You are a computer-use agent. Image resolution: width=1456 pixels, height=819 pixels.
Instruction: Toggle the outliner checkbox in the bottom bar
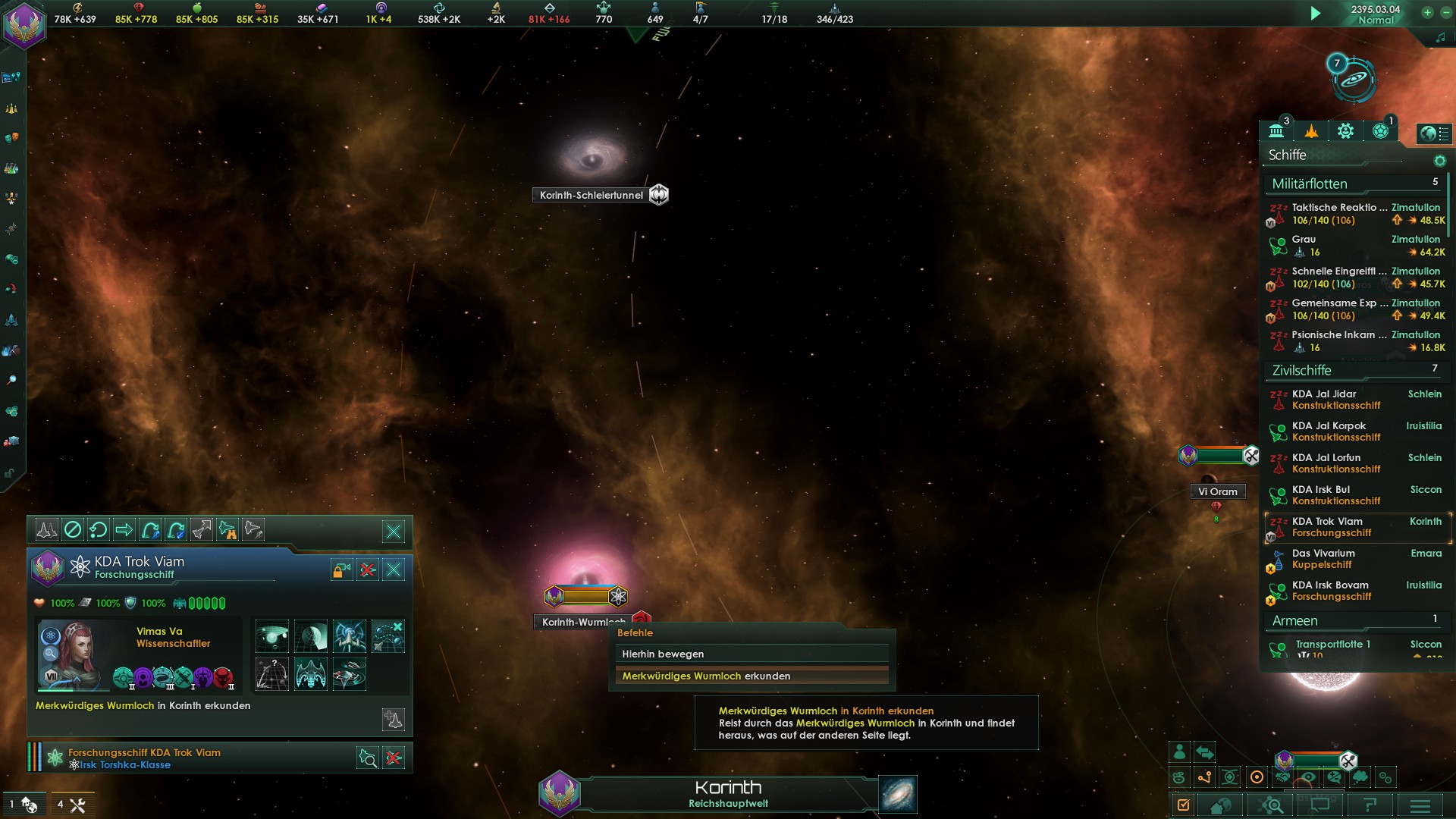[1183, 807]
